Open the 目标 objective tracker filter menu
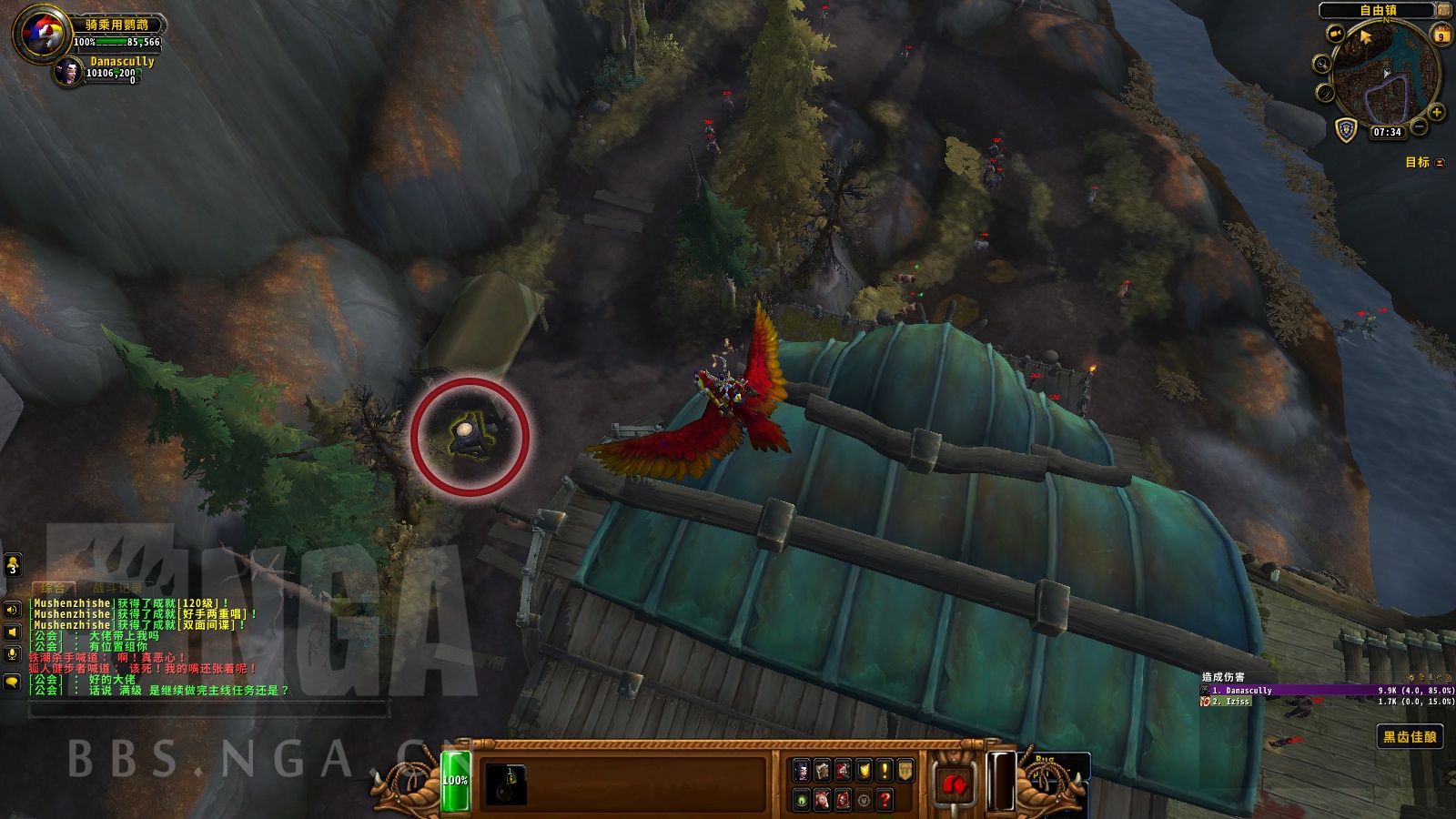The image size is (1456, 819). [1438, 165]
